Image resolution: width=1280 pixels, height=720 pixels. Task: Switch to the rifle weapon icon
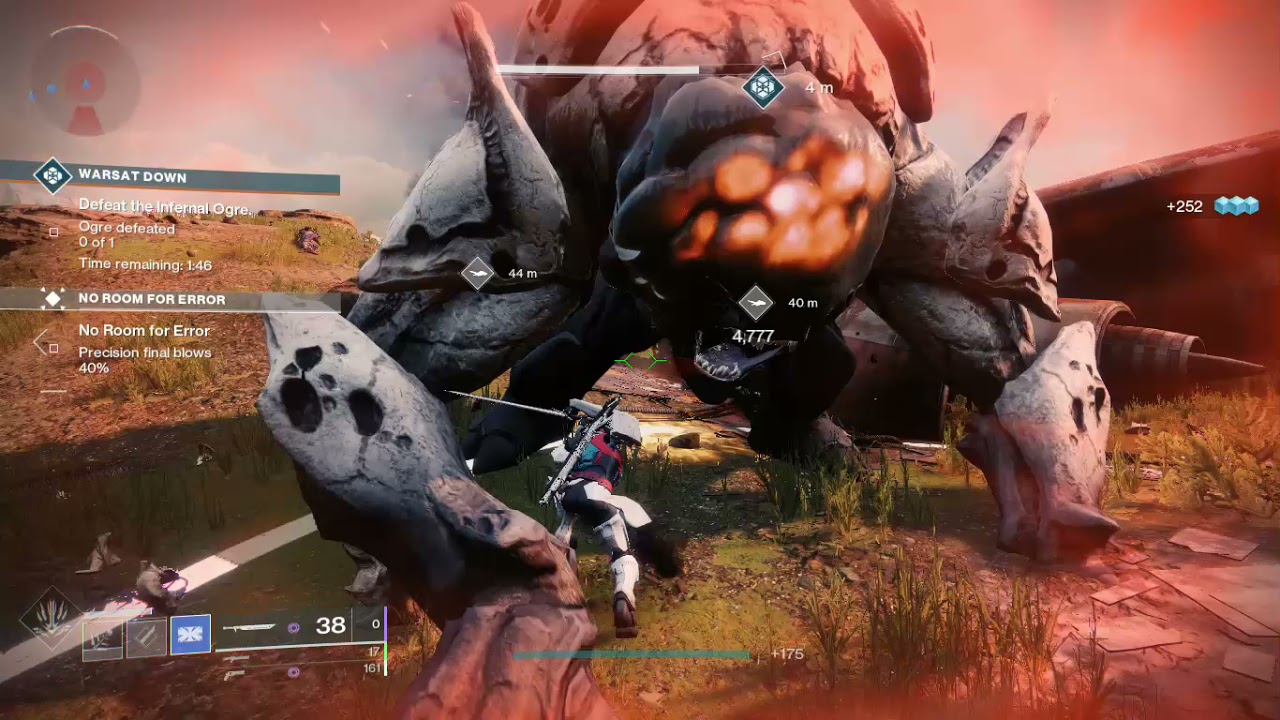coord(237,658)
